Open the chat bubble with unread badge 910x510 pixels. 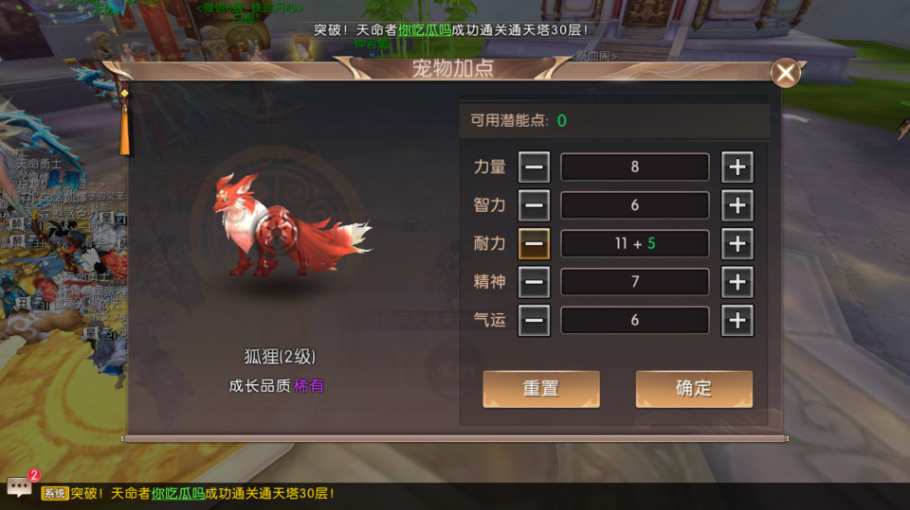(20, 487)
